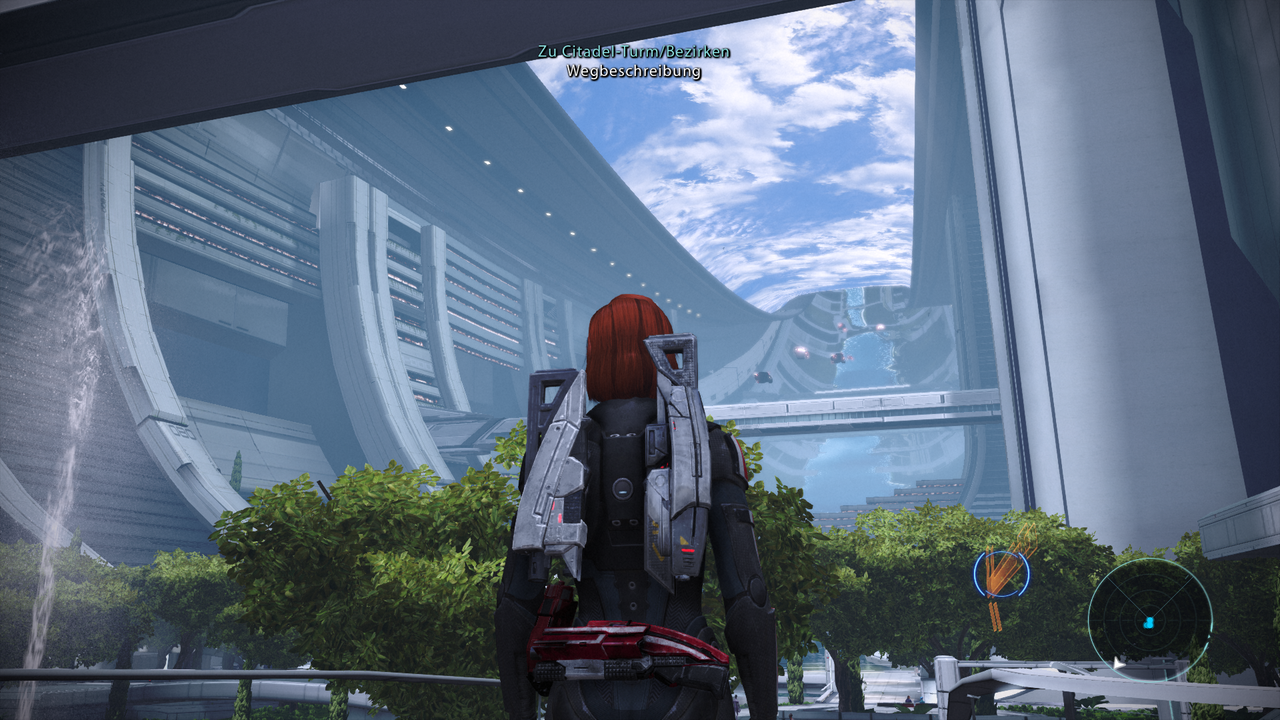The height and width of the screenshot is (720, 1280).
Task: Select the blue circular interaction marker
Action: click(1001, 574)
